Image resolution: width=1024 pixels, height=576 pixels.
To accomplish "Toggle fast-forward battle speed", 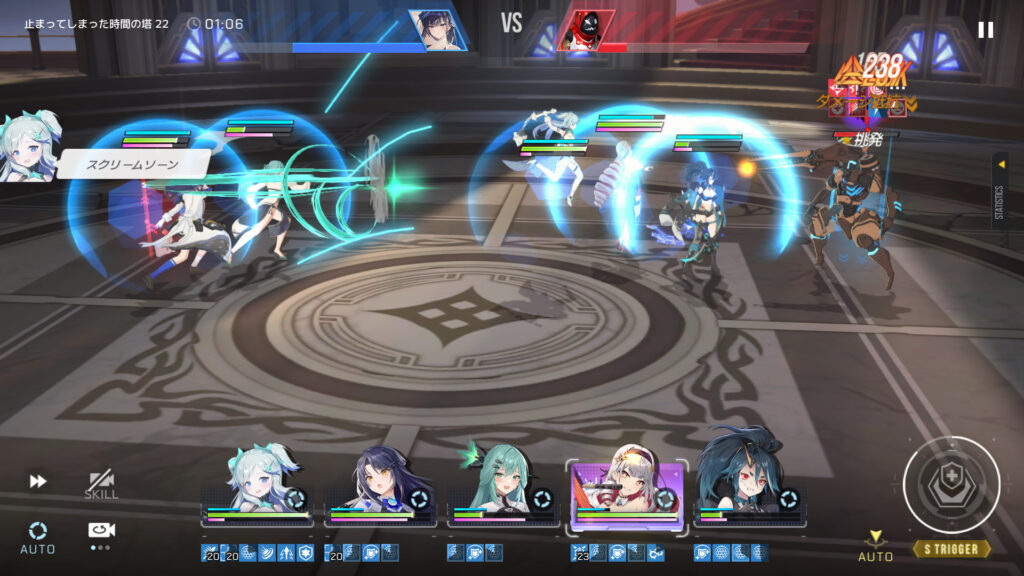I will (38, 481).
